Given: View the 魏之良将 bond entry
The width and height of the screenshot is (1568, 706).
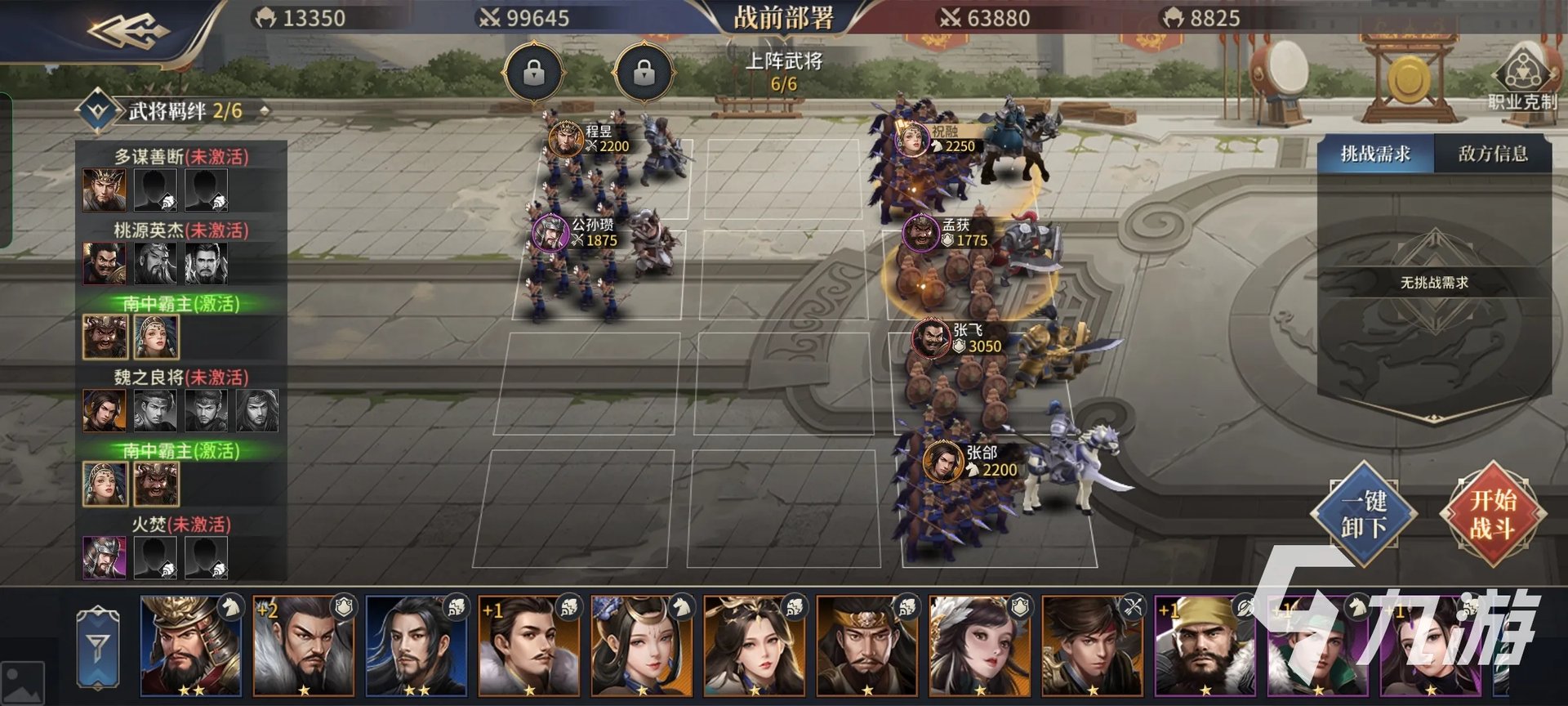Looking at the screenshot, I should pos(180,378).
